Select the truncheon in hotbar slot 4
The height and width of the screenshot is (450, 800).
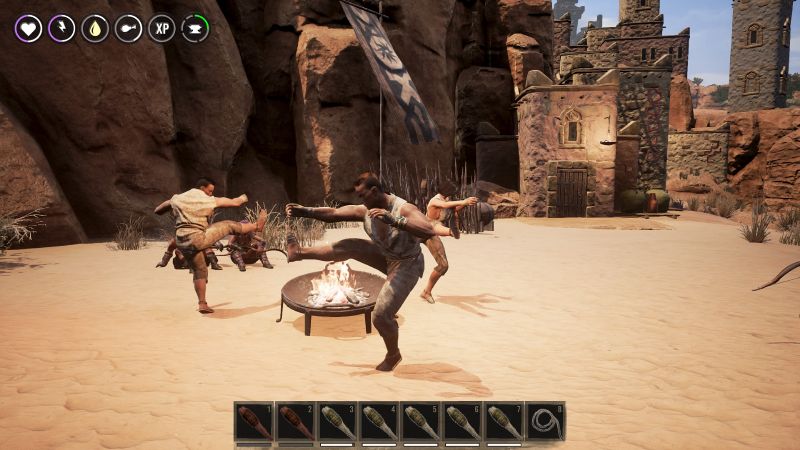pyautogui.click(x=379, y=422)
